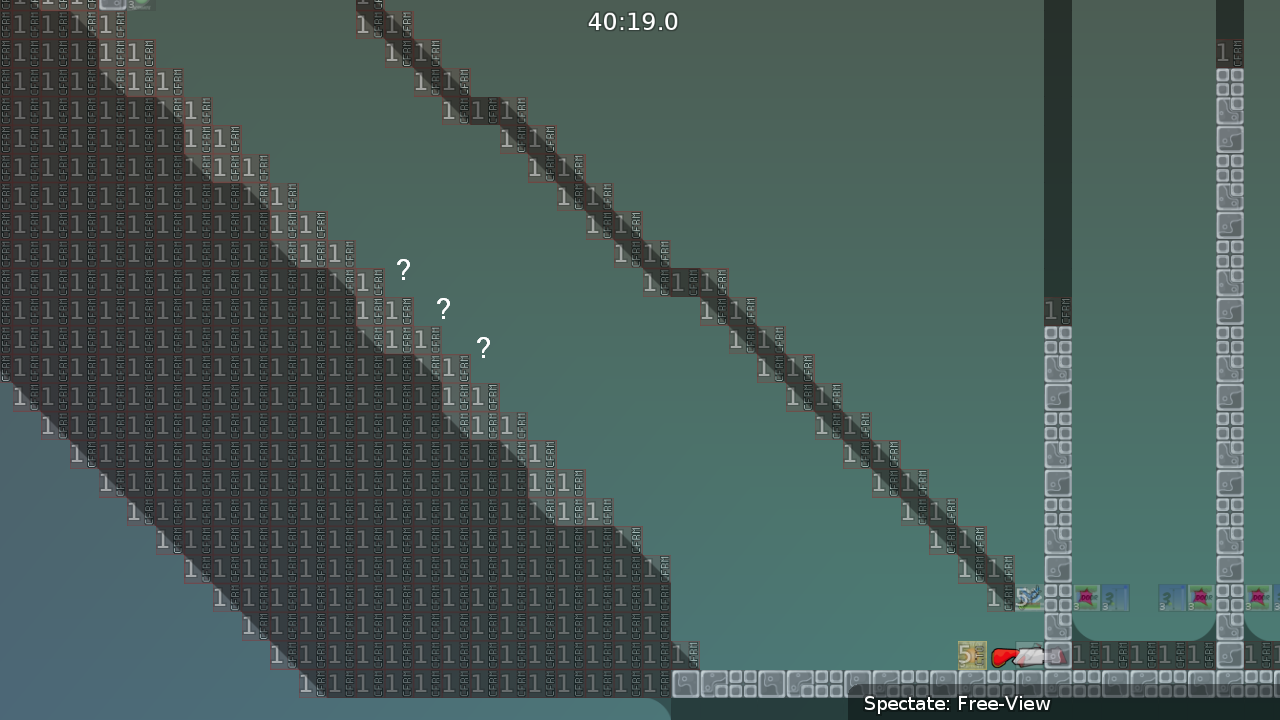Click the rightmost pink explosion icon
The image size is (1280, 720).
point(1258,596)
